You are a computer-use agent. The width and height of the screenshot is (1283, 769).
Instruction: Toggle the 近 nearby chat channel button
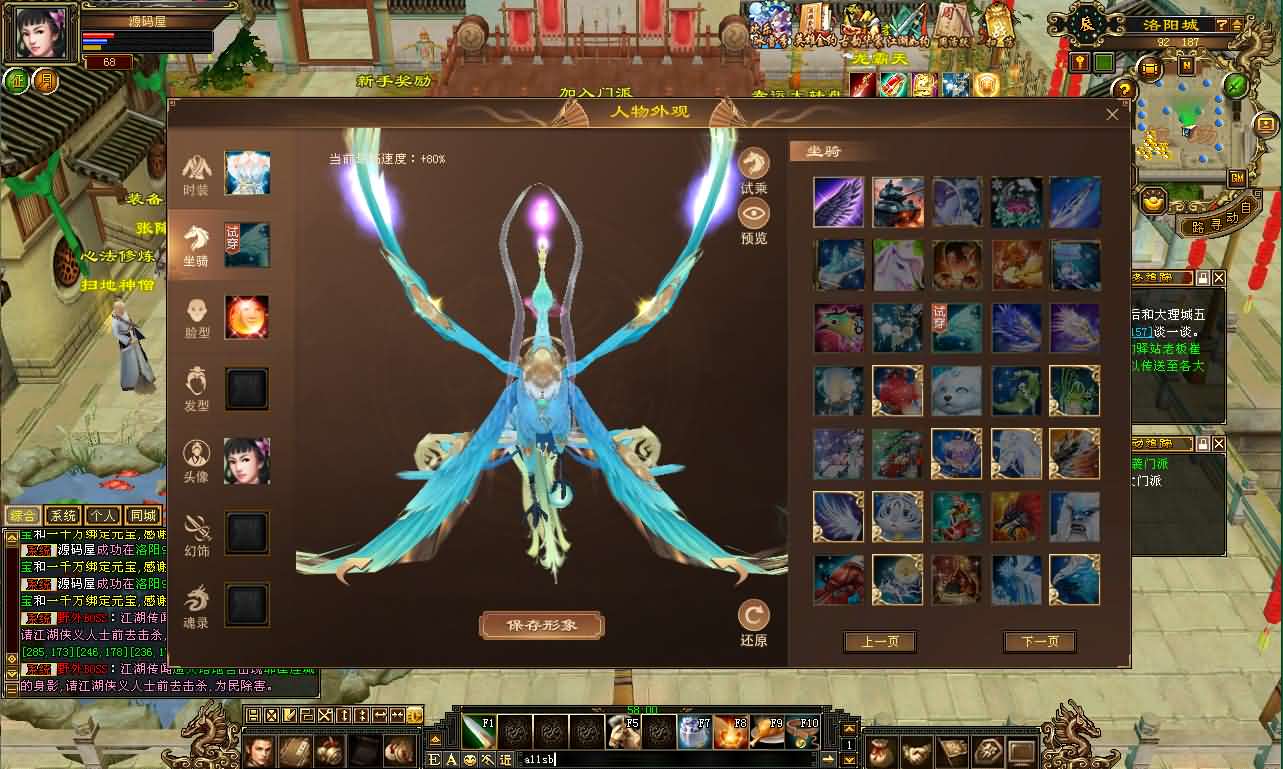(x=506, y=758)
